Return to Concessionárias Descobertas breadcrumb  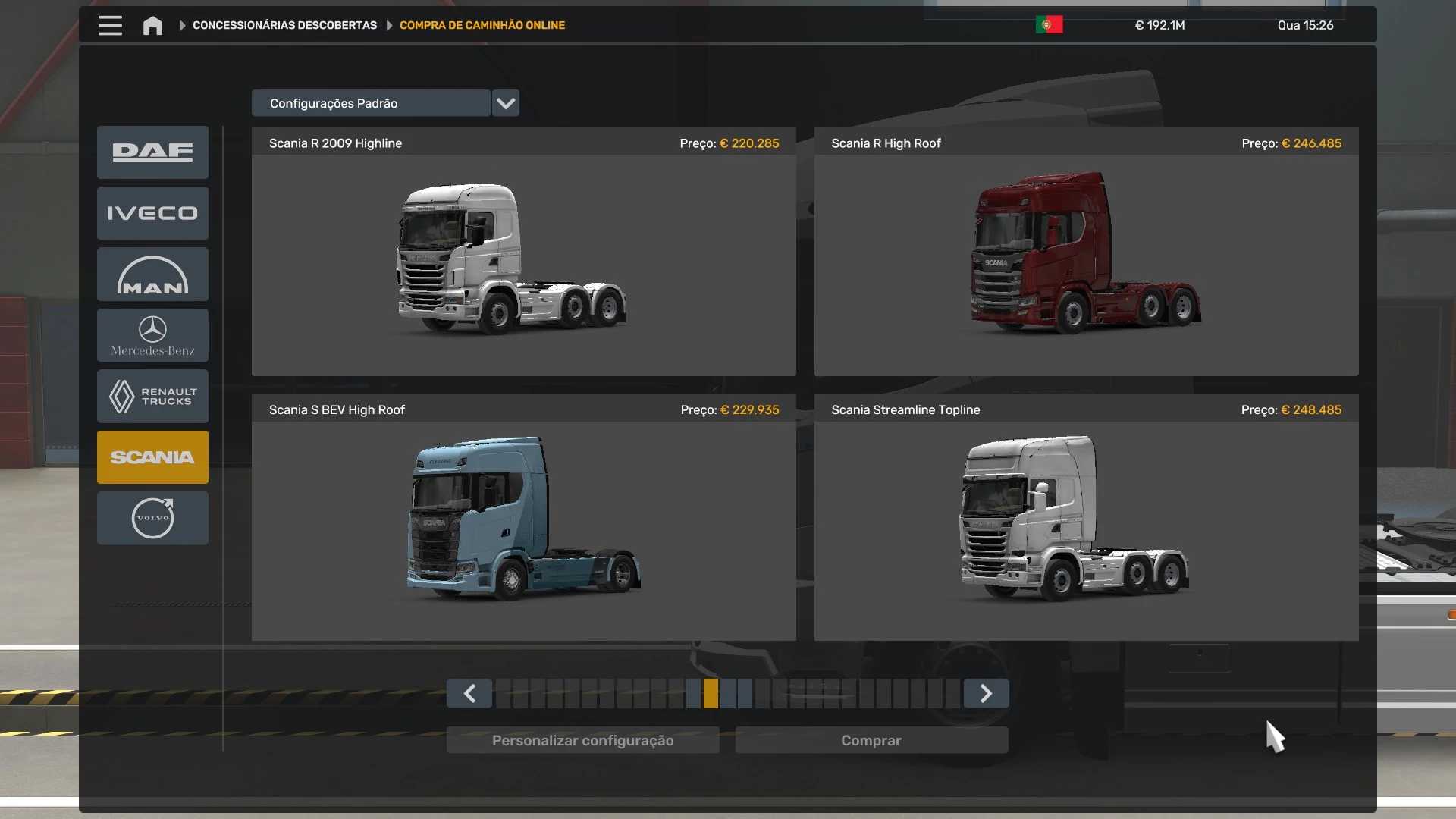284,25
